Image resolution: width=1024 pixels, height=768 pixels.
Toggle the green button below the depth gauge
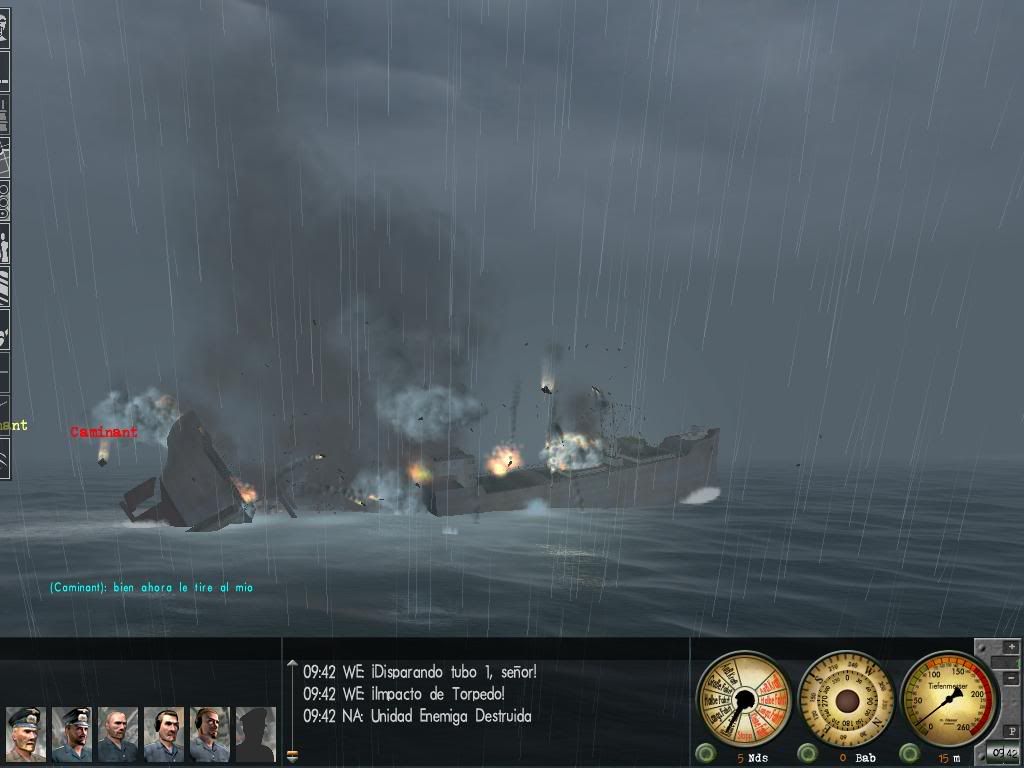click(x=909, y=752)
